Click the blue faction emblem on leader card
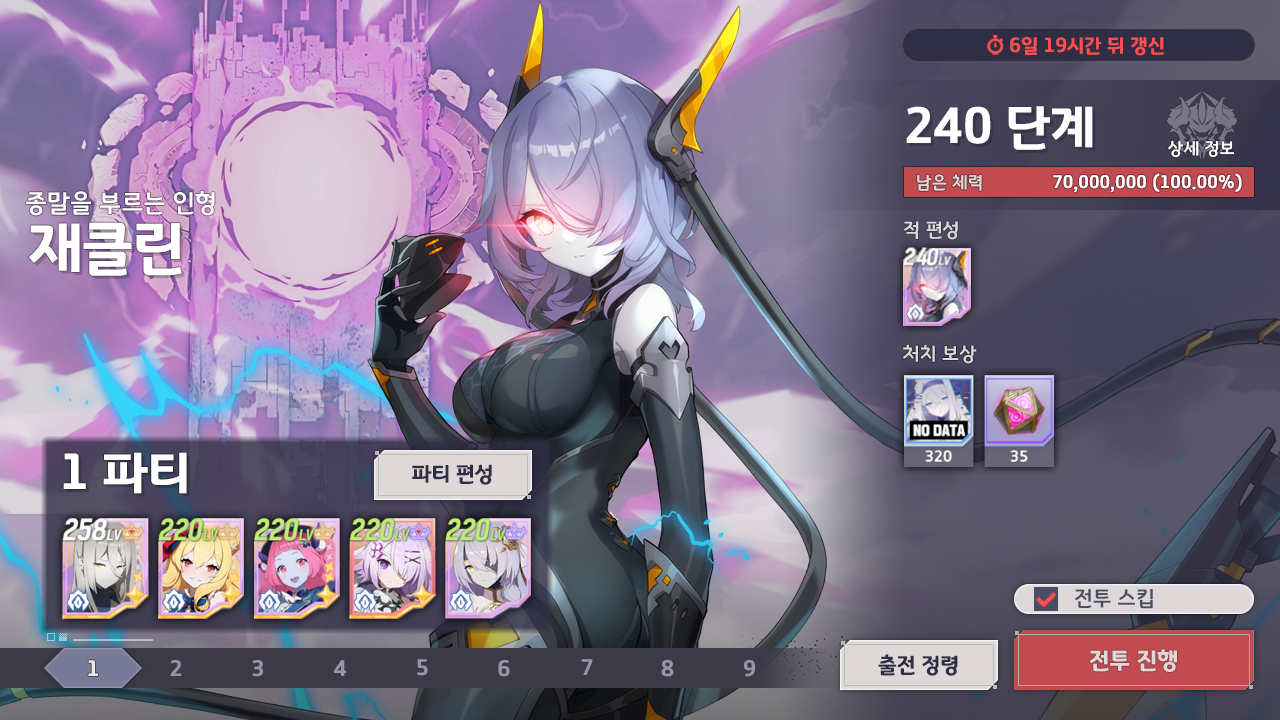This screenshot has width=1280, height=720. click(77, 600)
